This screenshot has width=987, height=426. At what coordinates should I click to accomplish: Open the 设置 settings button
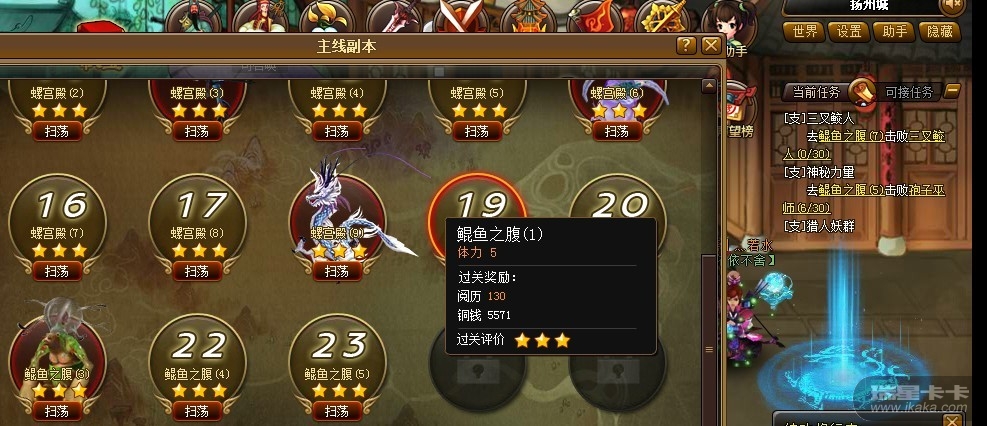click(x=849, y=31)
